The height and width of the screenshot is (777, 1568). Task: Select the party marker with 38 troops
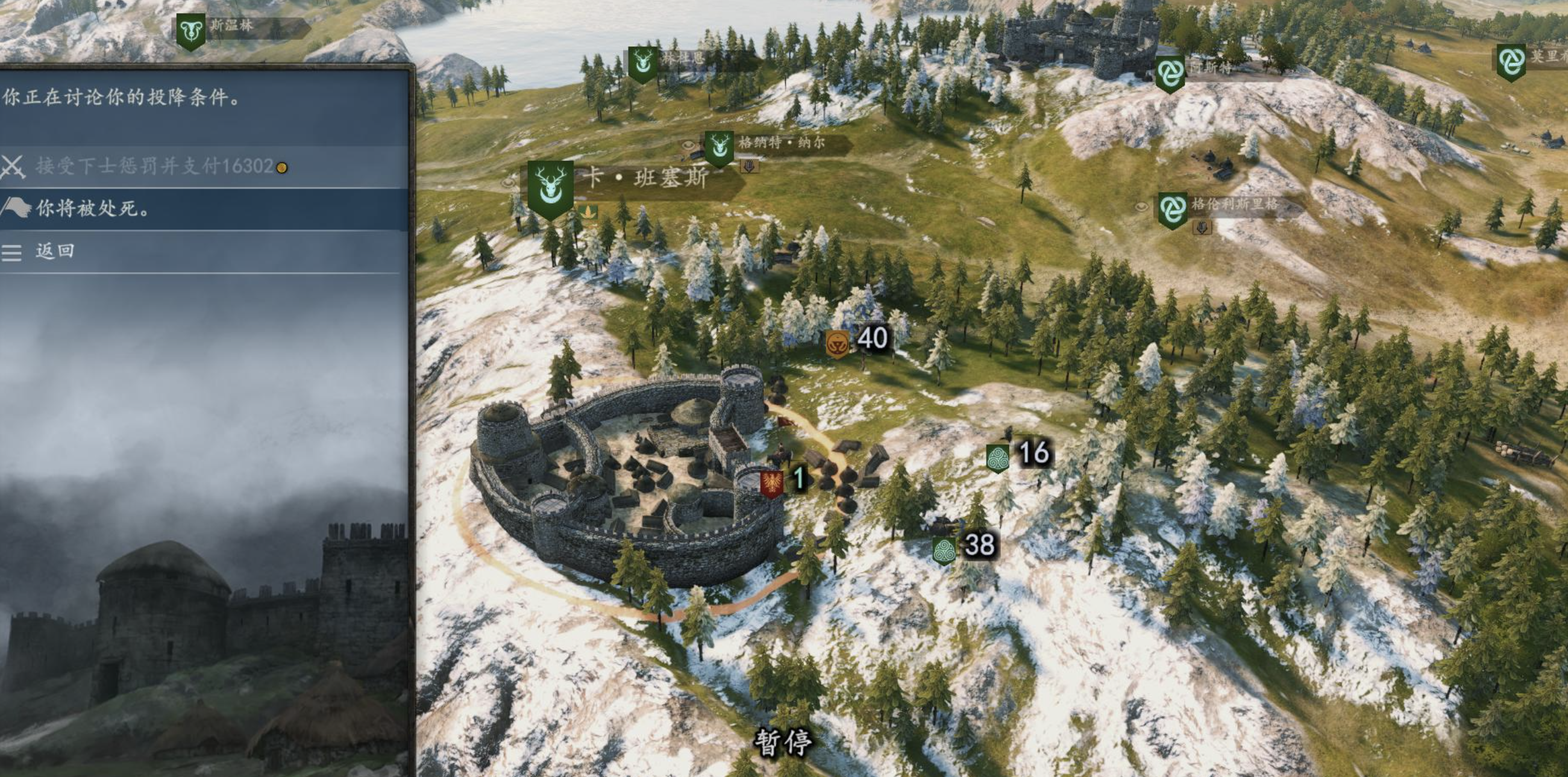[x=944, y=550]
